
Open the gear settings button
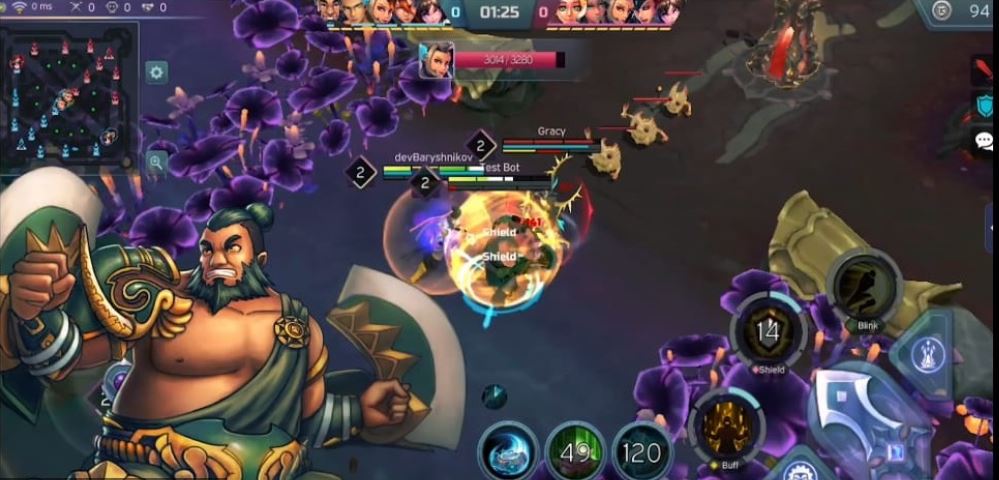pos(157,72)
